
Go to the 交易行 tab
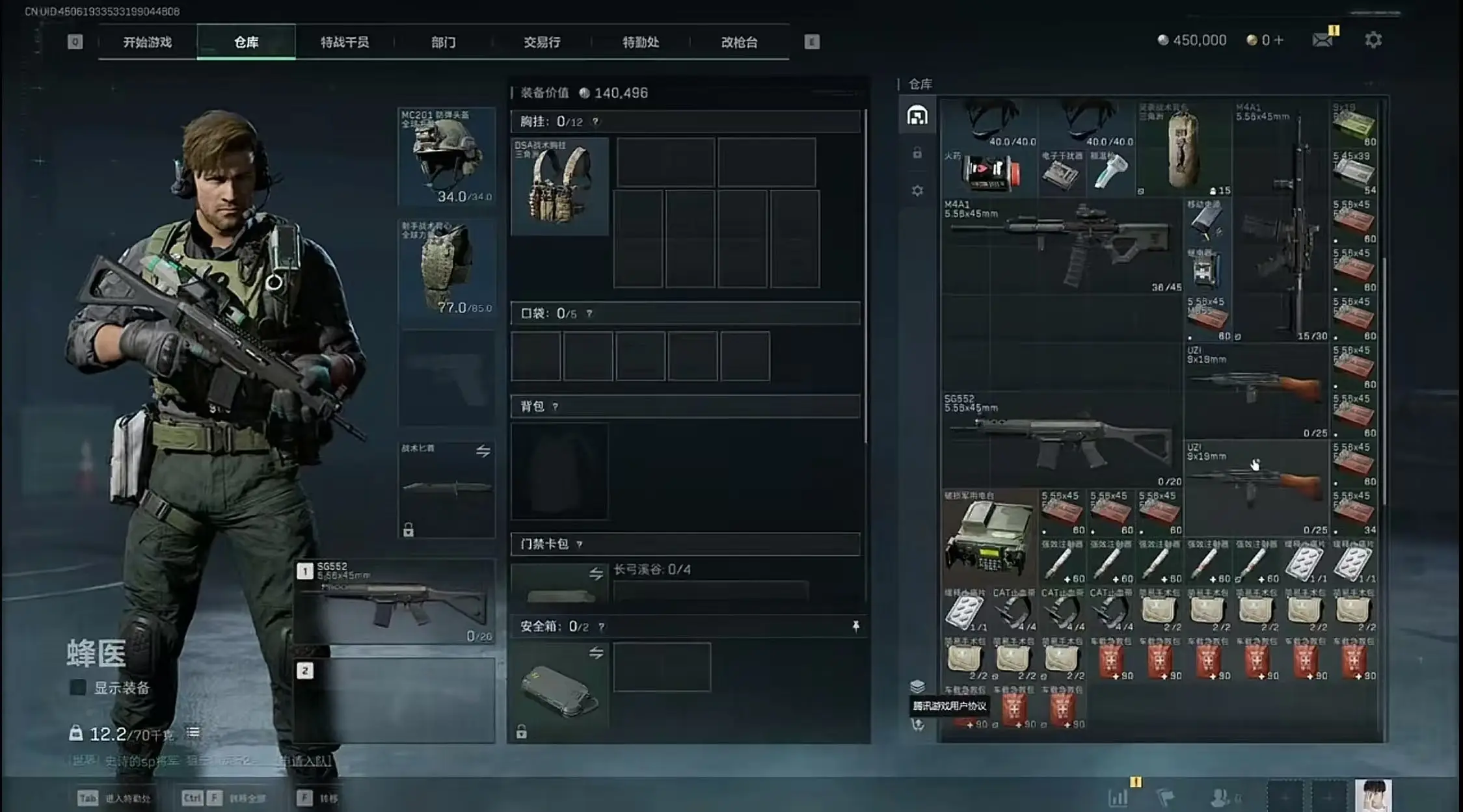(x=542, y=42)
